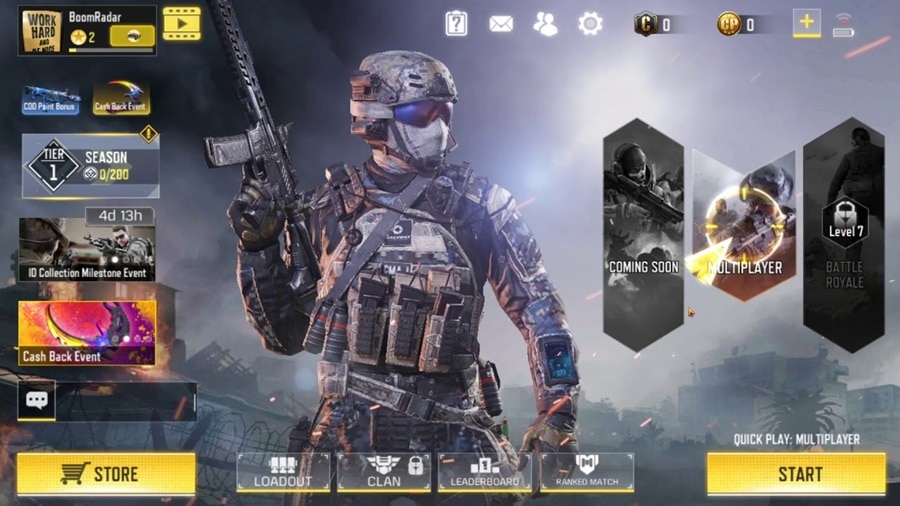The width and height of the screenshot is (900, 506).
Task: Open the BoomRadar player profile
Action: tap(87, 30)
